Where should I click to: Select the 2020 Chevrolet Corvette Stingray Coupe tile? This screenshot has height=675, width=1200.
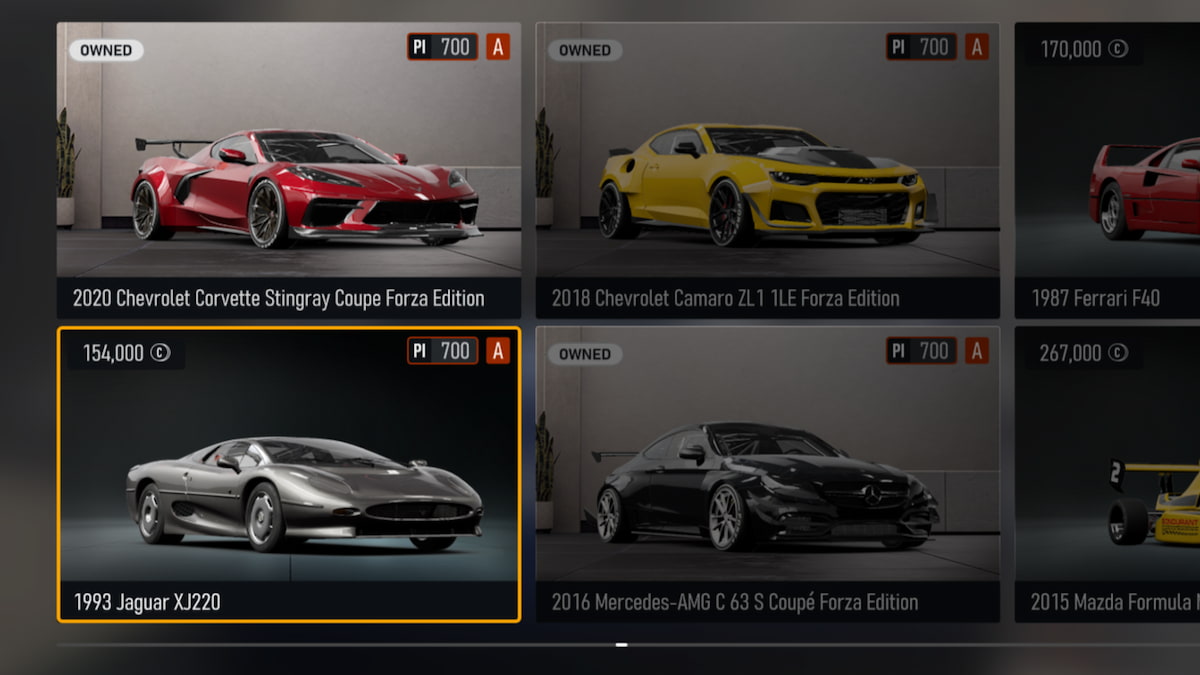click(x=289, y=170)
